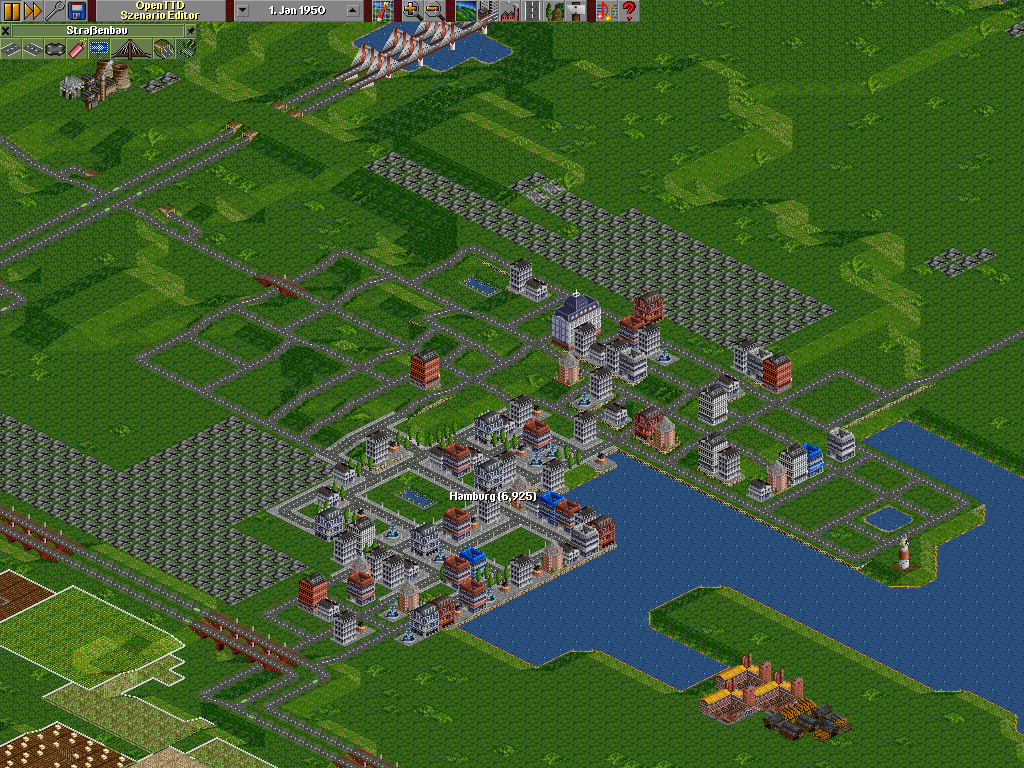Open the landscape generation tool
The width and height of the screenshot is (1024, 768).
(x=465, y=11)
